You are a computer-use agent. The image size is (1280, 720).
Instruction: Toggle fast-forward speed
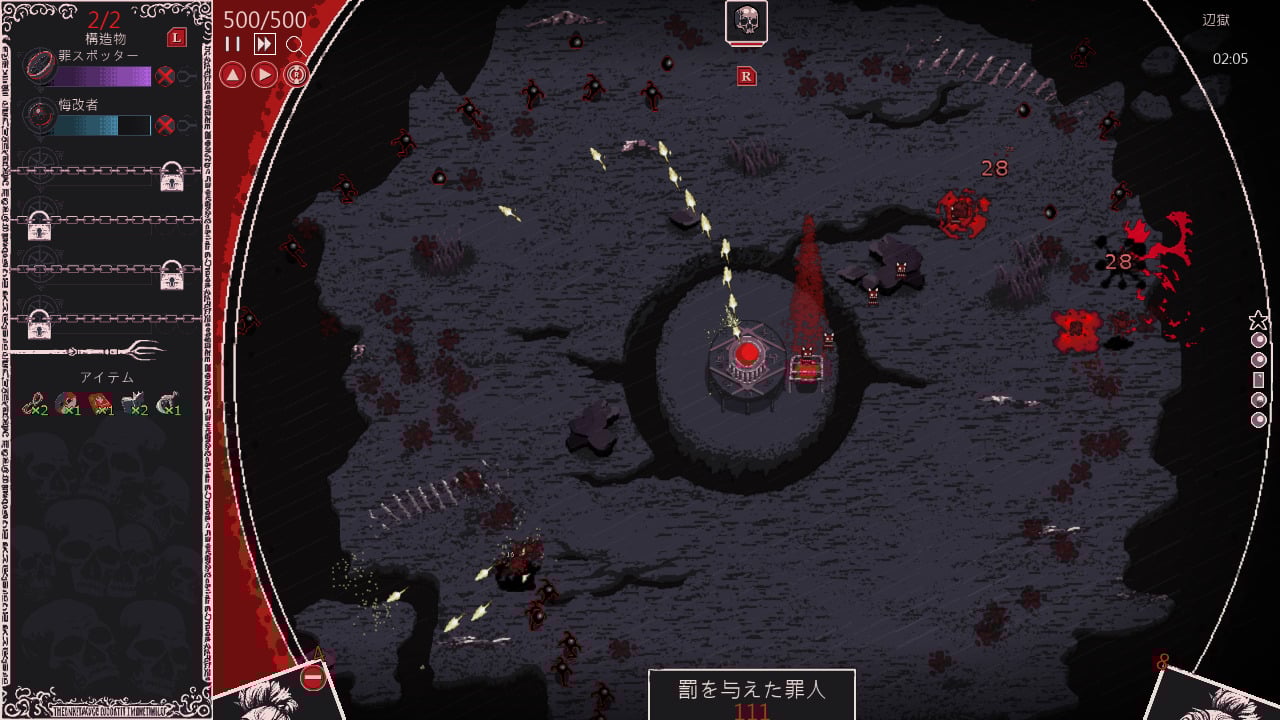[x=264, y=44]
